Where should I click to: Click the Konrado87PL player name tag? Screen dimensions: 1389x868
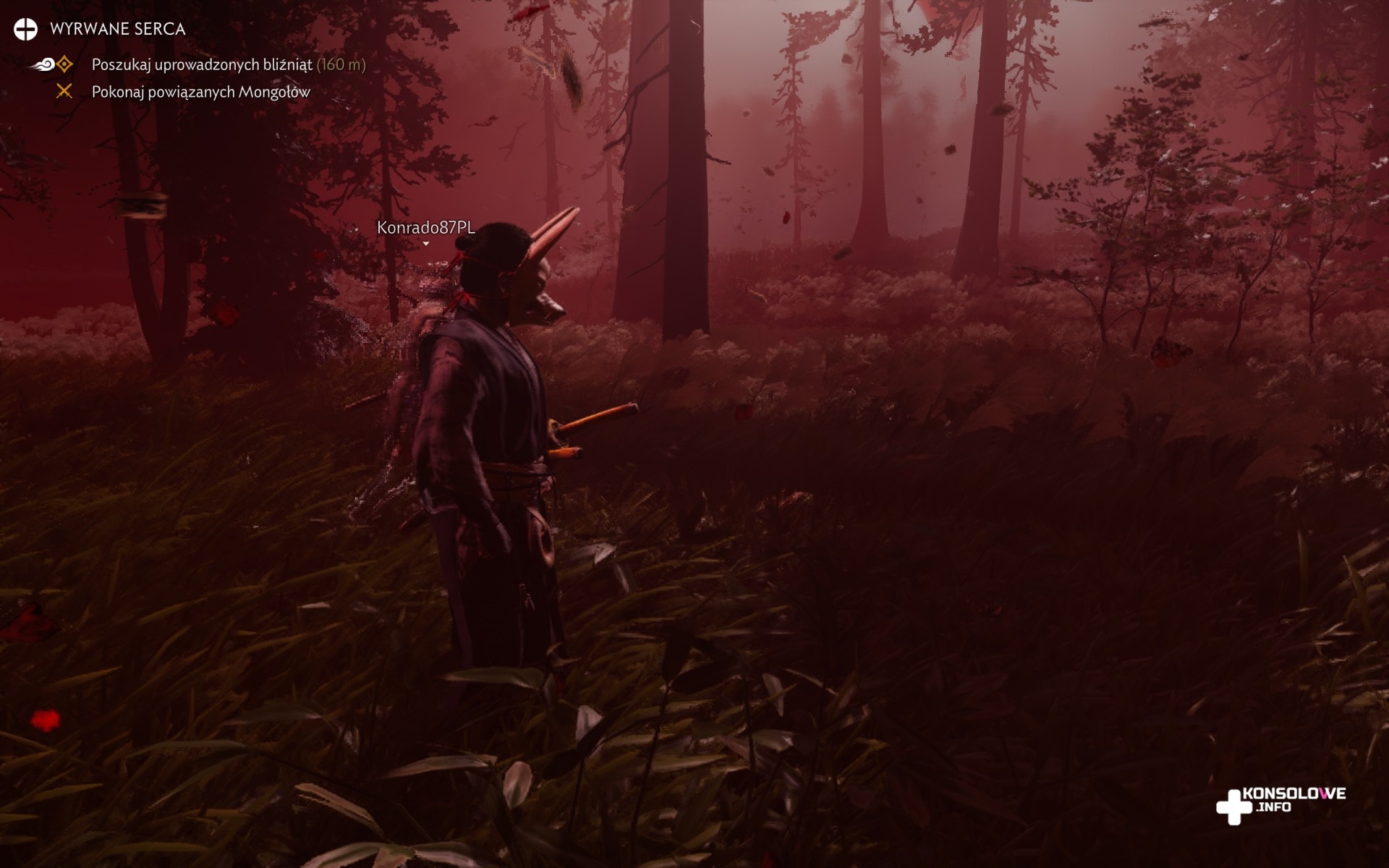click(x=425, y=228)
